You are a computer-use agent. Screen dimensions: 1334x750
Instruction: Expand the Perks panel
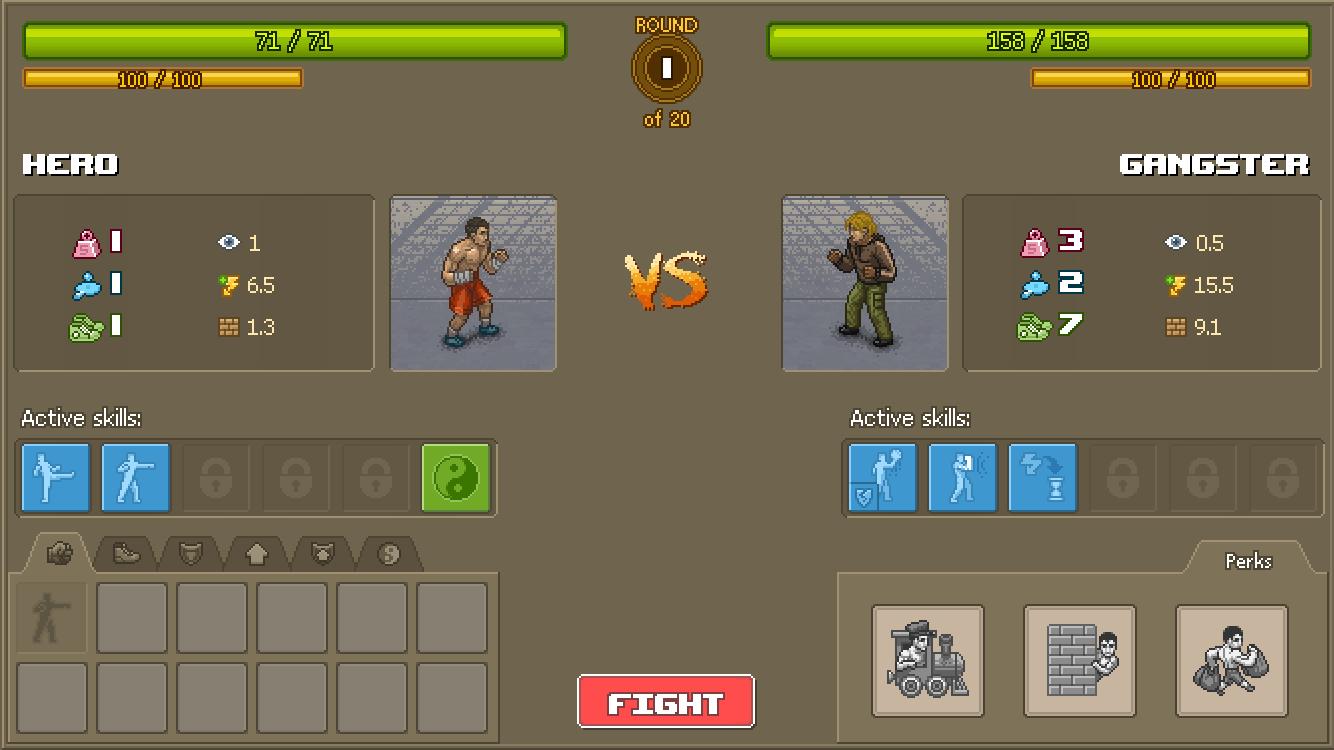coord(1248,561)
